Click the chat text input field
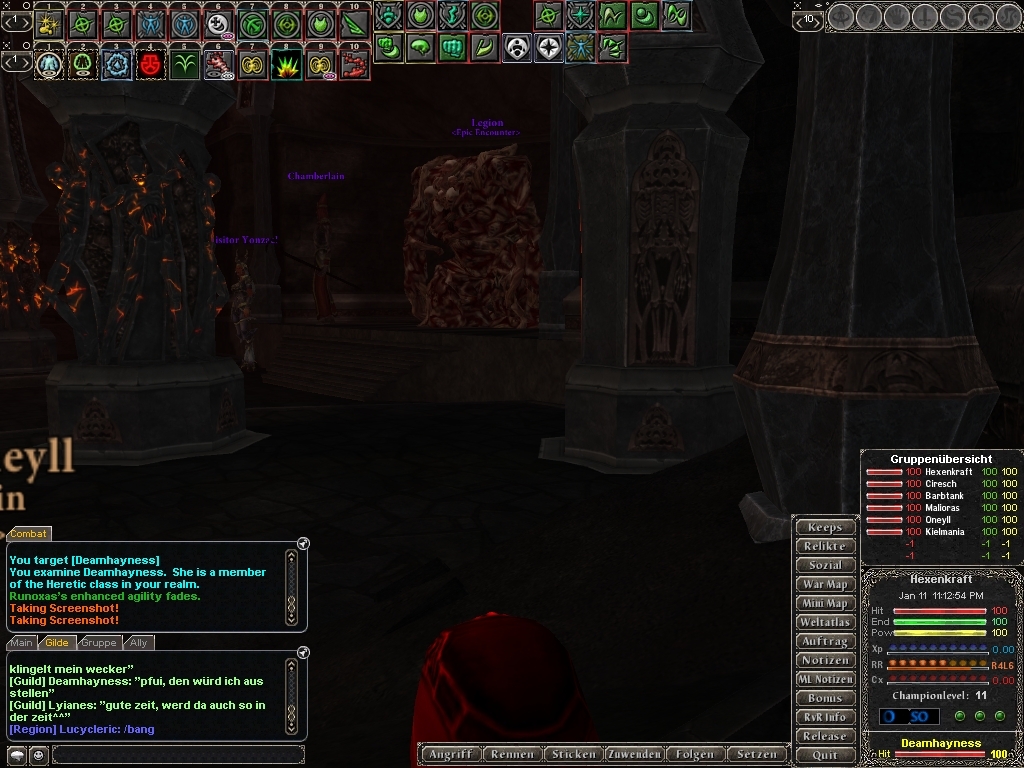 click(178, 754)
